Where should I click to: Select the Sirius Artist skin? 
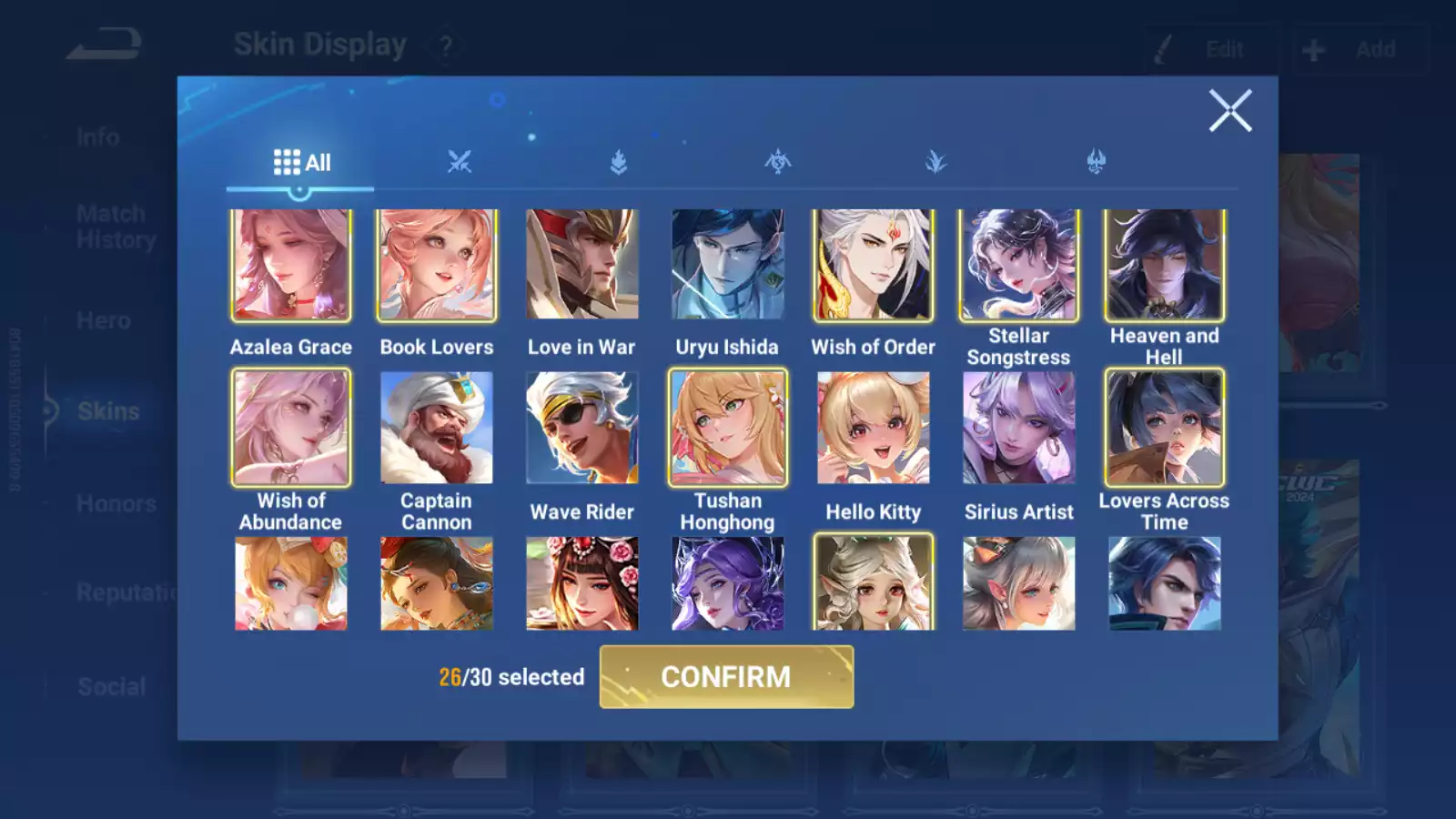1019,428
